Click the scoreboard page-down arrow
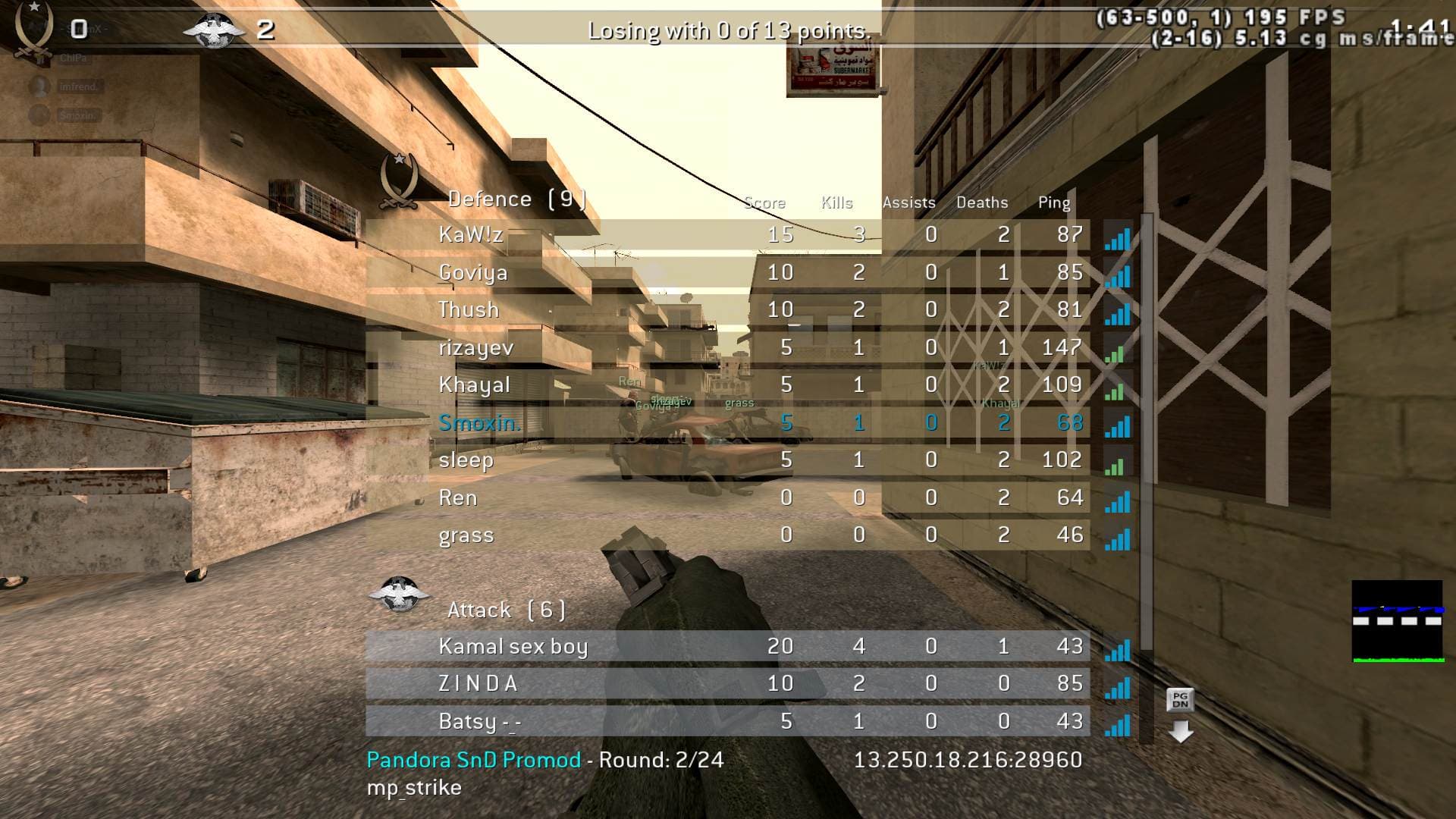Image resolution: width=1456 pixels, height=819 pixels. coord(1181,731)
